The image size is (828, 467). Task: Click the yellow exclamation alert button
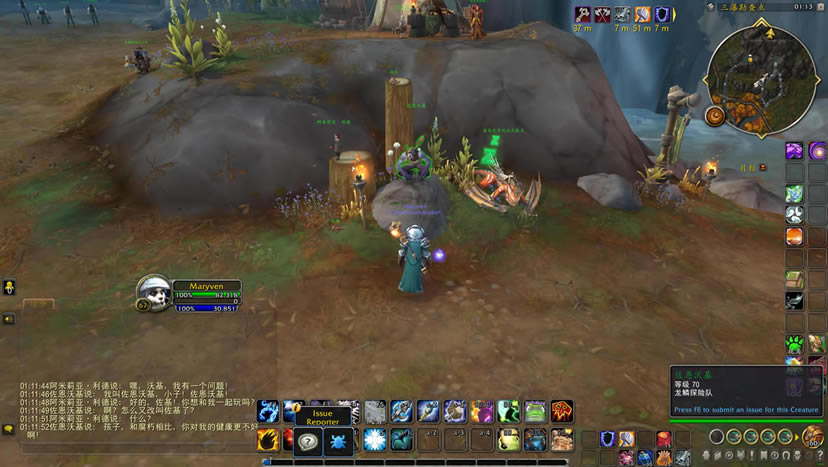8,287
